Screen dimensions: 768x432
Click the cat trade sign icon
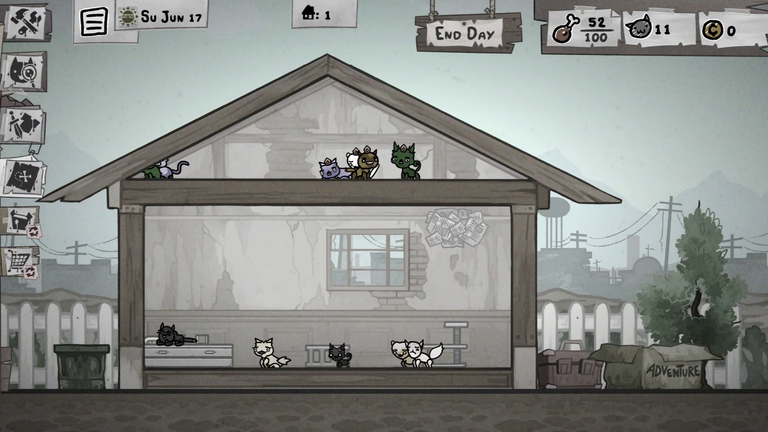(x=21, y=221)
